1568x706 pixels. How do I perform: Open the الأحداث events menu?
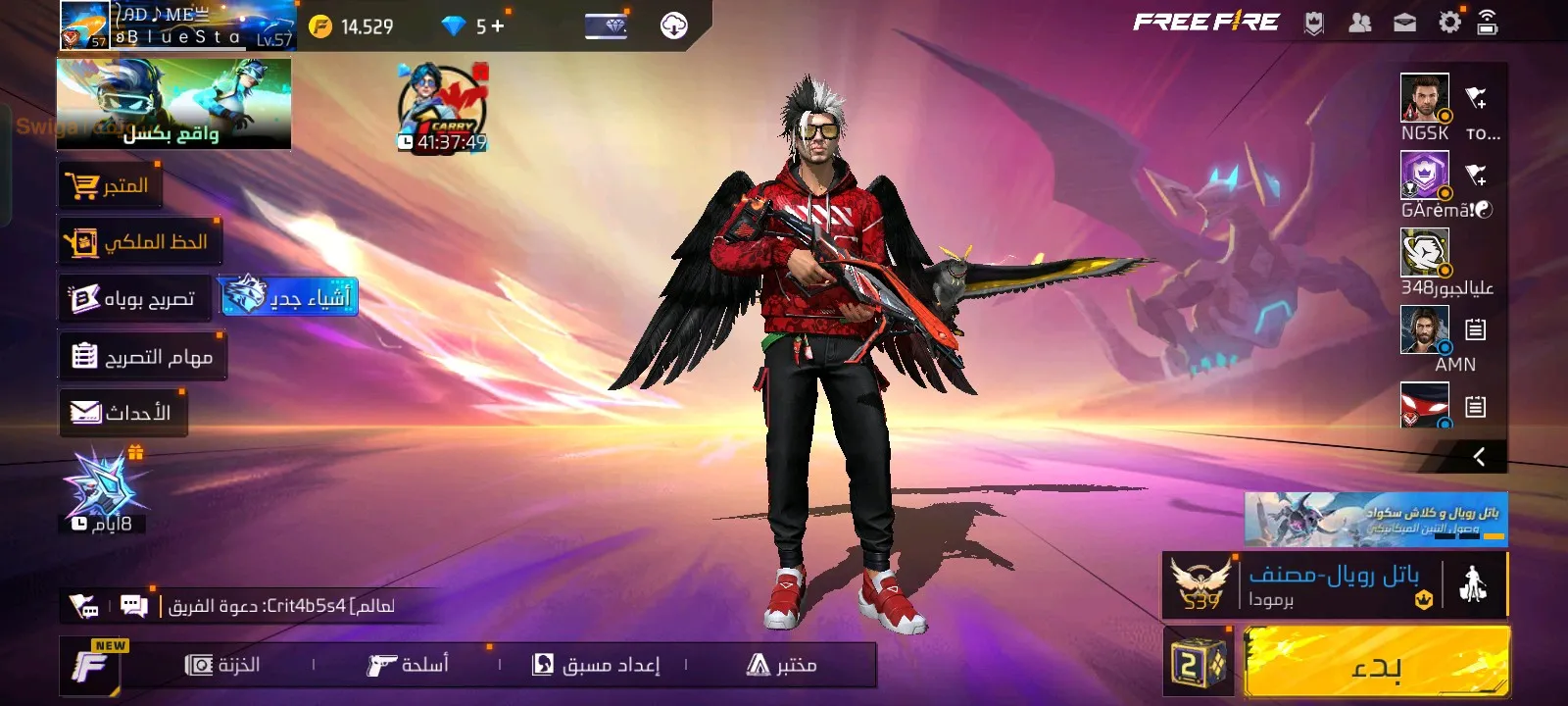(x=122, y=413)
